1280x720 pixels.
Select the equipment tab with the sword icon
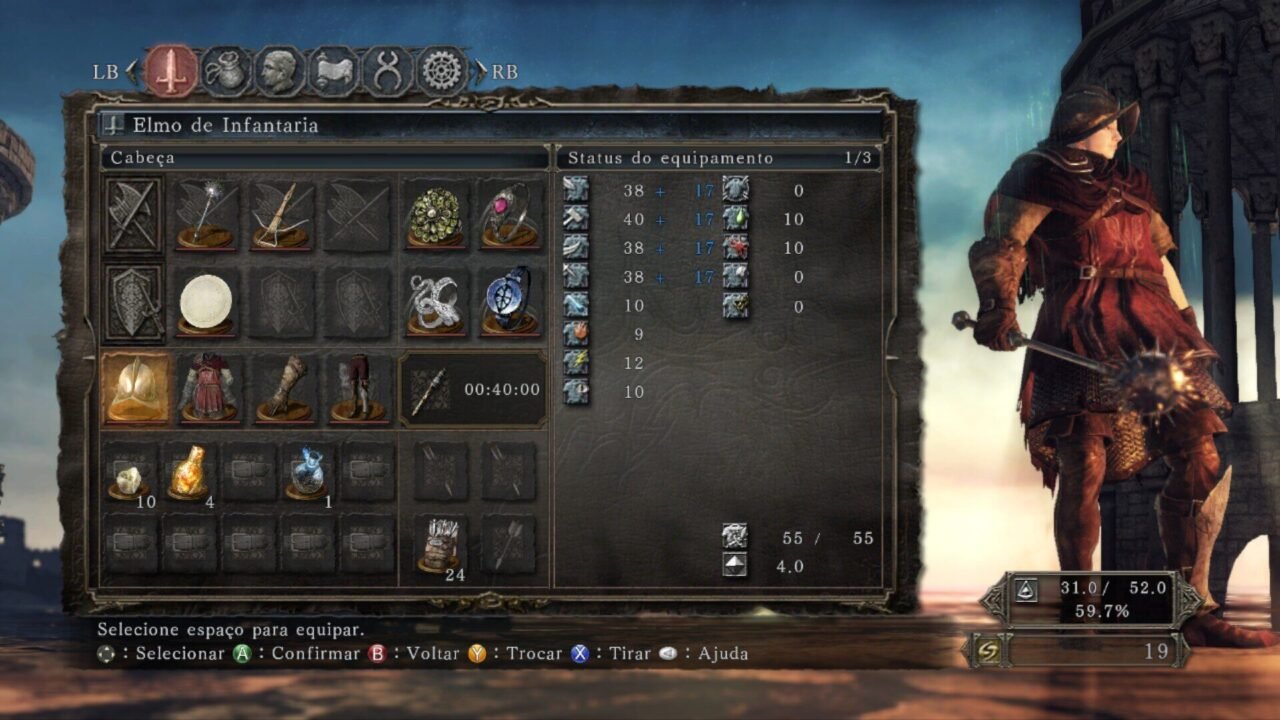pos(171,71)
